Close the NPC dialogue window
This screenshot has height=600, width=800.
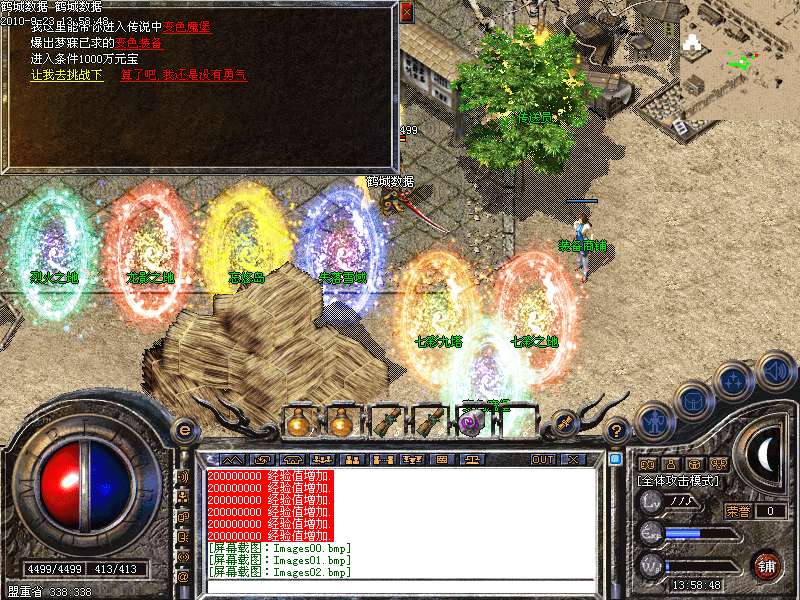pyautogui.click(x=406, y=13)
